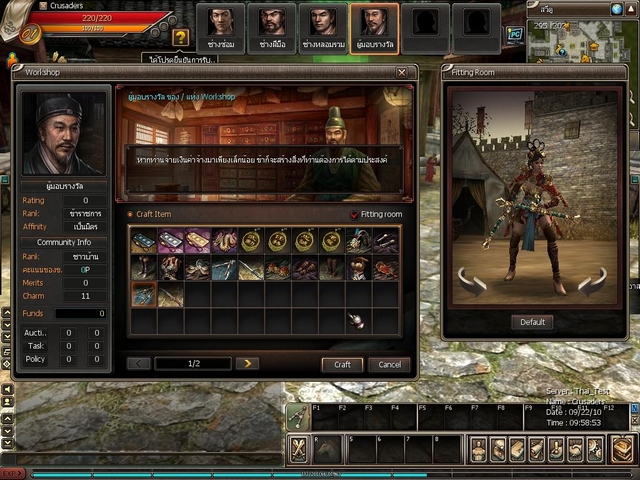
Task: Open the horse mount slot on hotbar
Action: click(x=326, y=449)
